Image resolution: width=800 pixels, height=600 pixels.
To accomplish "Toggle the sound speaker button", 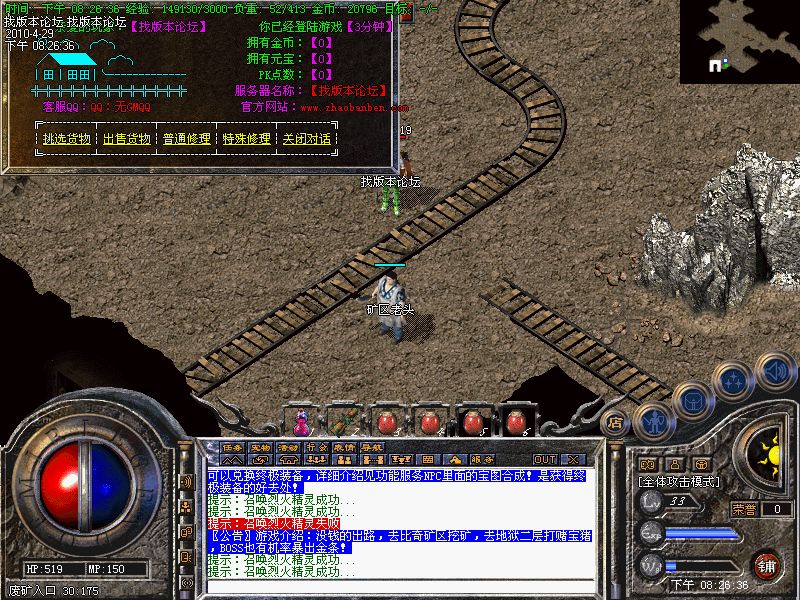I will [x=775, y=371].
